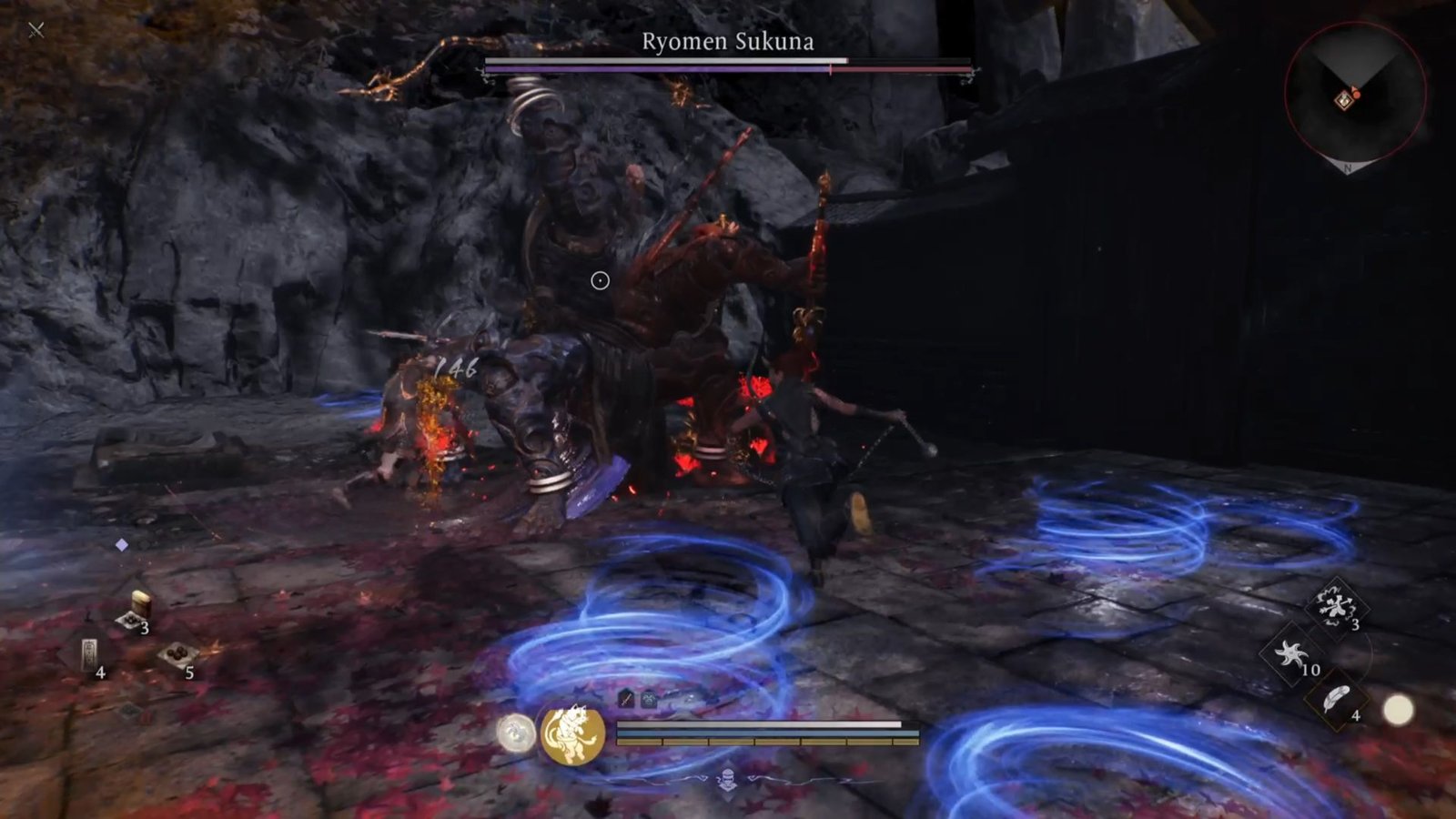
Task: Click the boss health bar under the name
Action: pyautogui.click(x=726, y=64)
